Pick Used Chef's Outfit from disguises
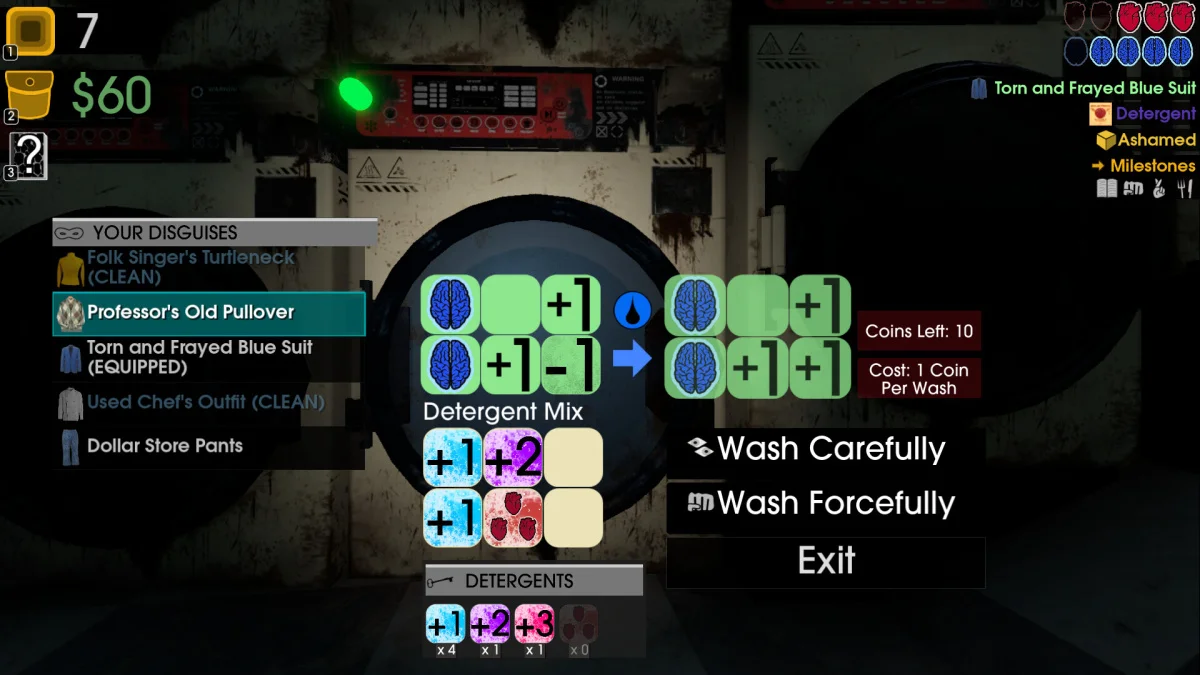 (x=205, y=402)
